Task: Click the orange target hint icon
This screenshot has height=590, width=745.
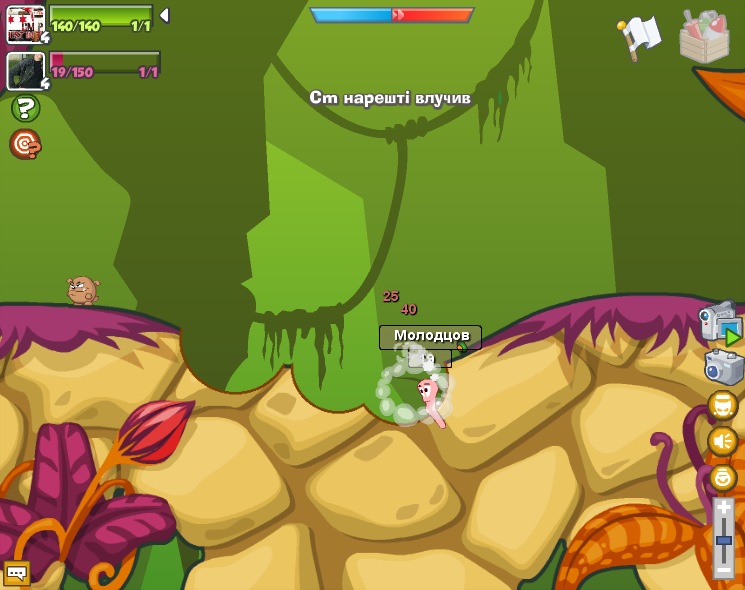Action: tap(25, 145)
